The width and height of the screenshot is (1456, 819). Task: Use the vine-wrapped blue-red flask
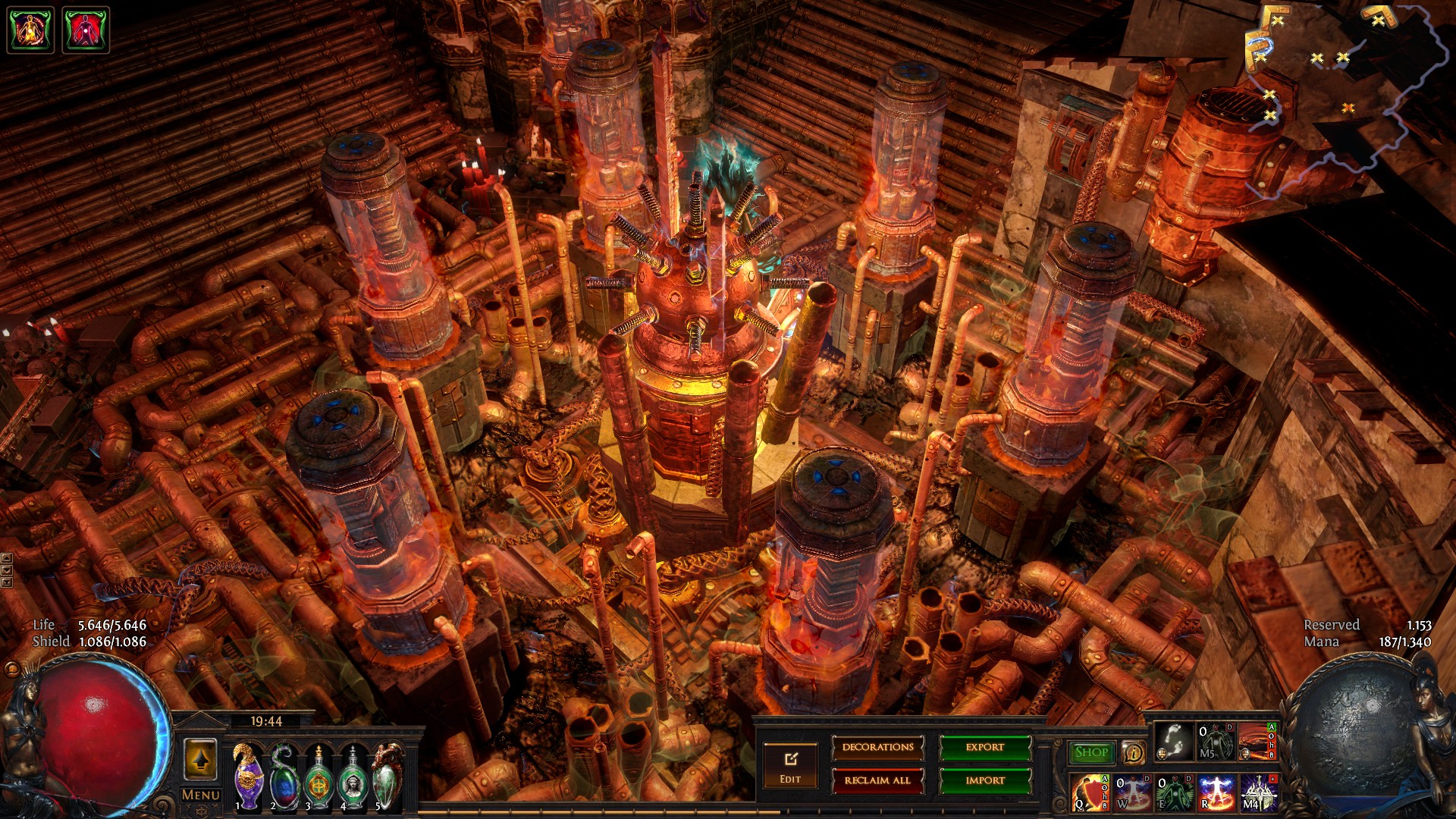tap(284, 777)
